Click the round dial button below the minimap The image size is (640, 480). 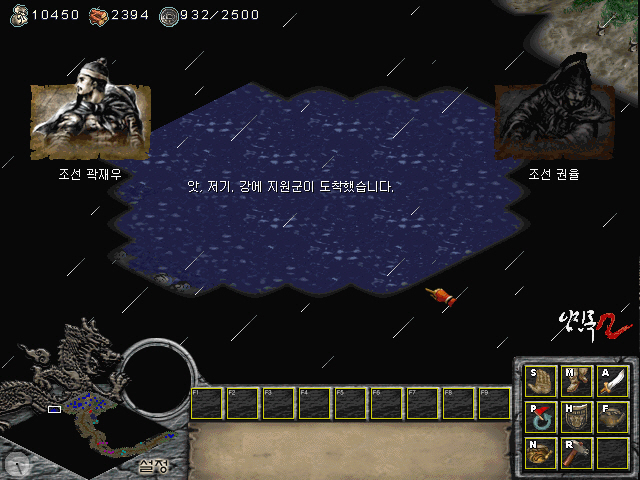[x=17, y=463]
